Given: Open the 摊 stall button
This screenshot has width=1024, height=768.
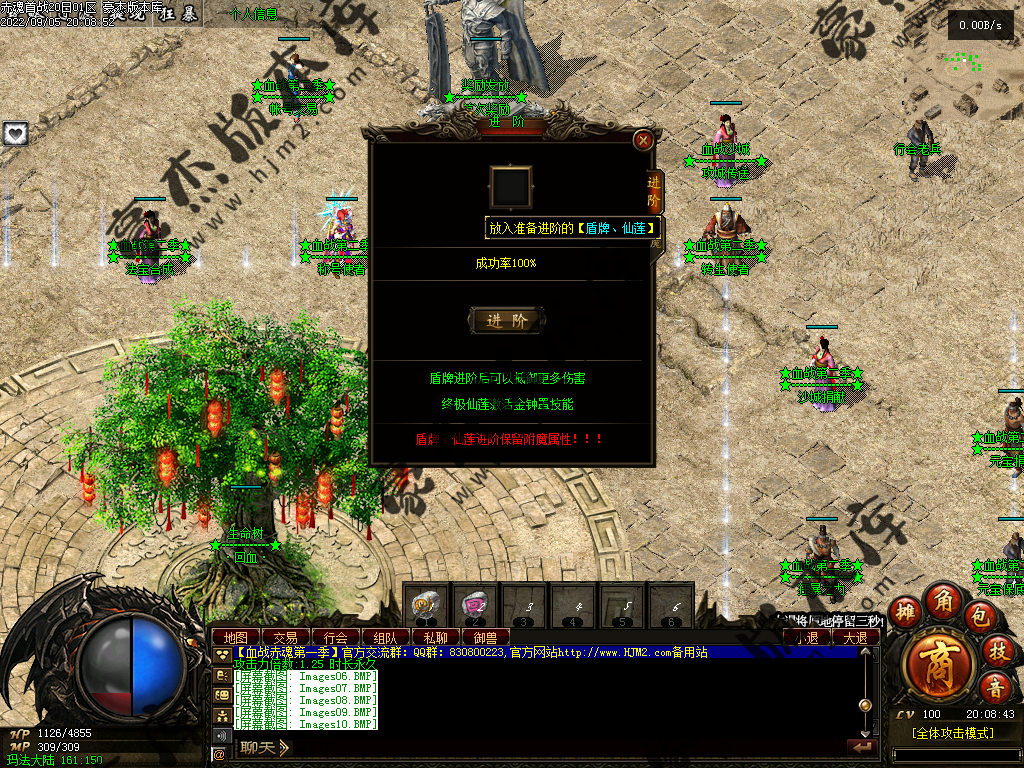Looking at the screenshot, I should pos(905,612).
